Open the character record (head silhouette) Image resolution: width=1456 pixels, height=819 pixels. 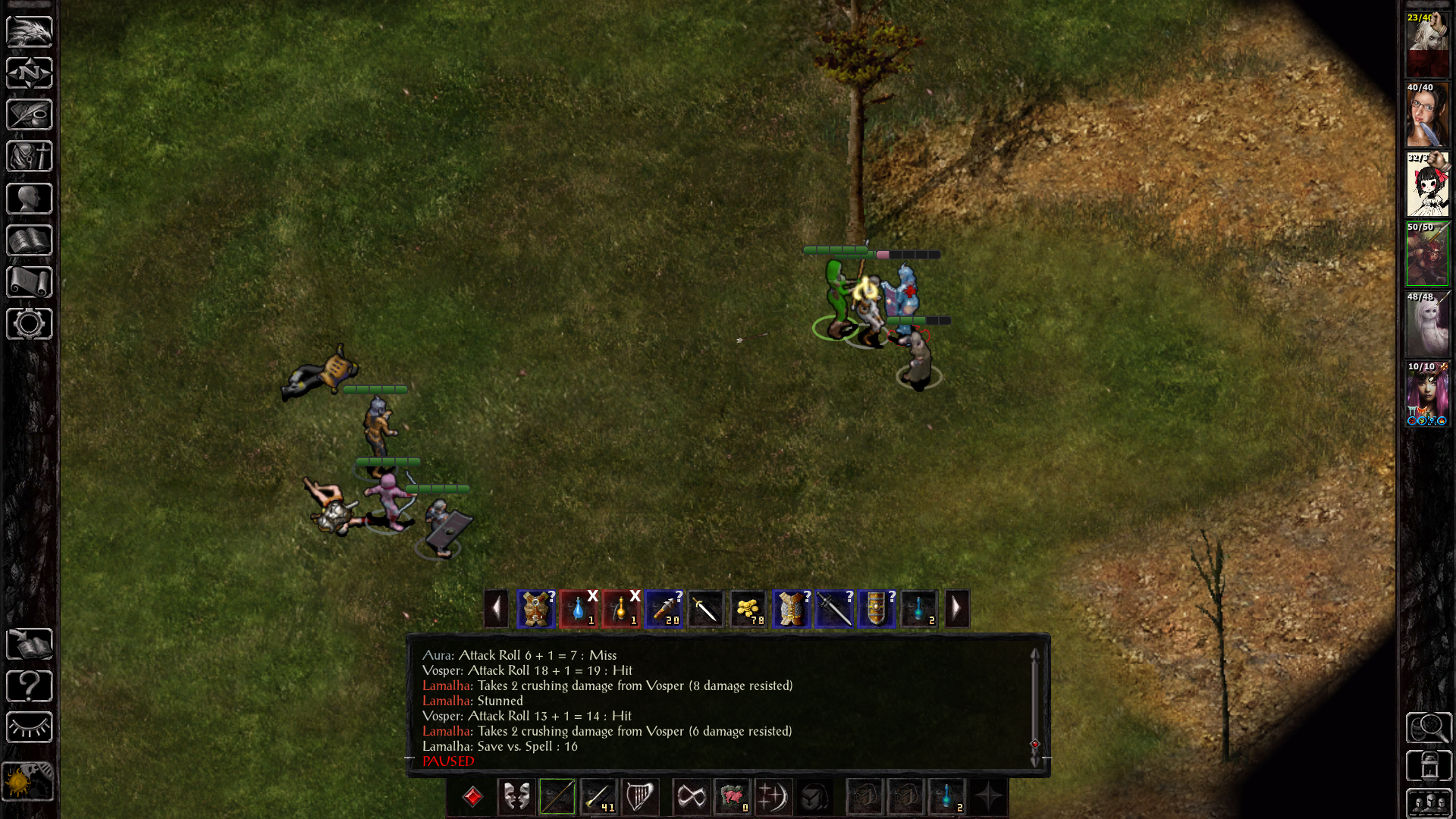tap(30, 199)
